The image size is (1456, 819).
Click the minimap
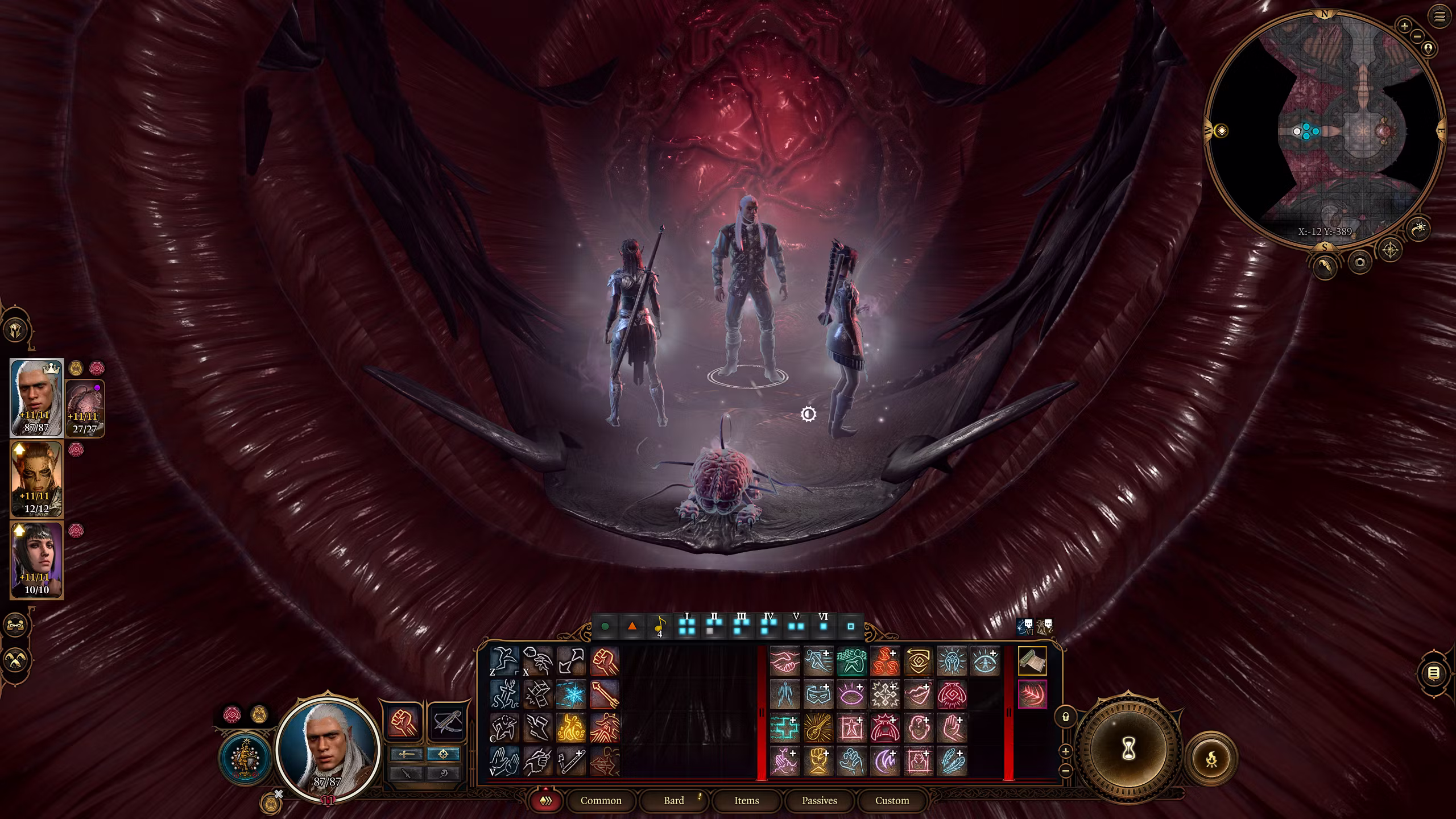pyautogui.click(x=1324, y=131)
